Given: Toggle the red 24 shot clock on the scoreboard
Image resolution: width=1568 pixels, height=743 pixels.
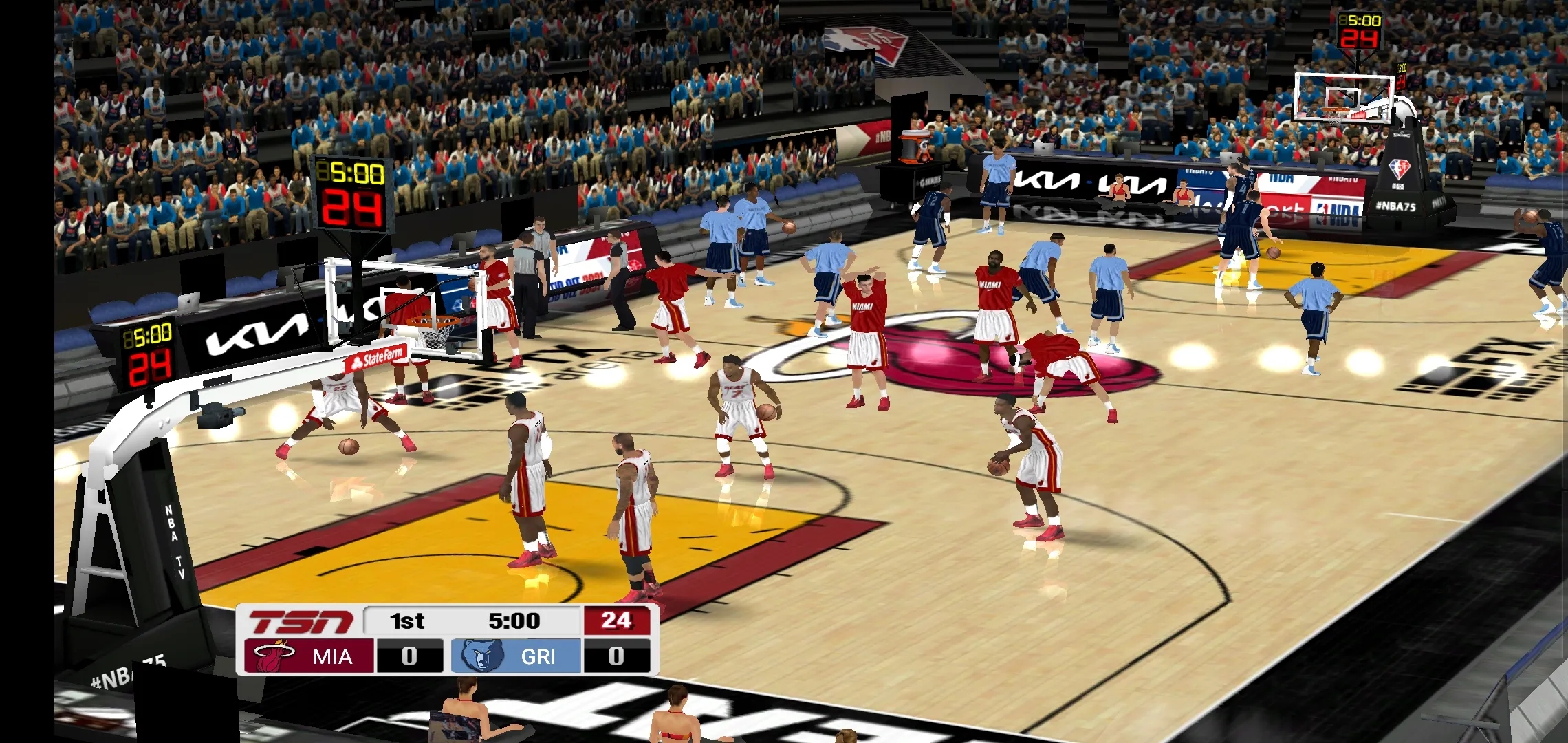Looking at the screenshot, I should coord(618,620).
